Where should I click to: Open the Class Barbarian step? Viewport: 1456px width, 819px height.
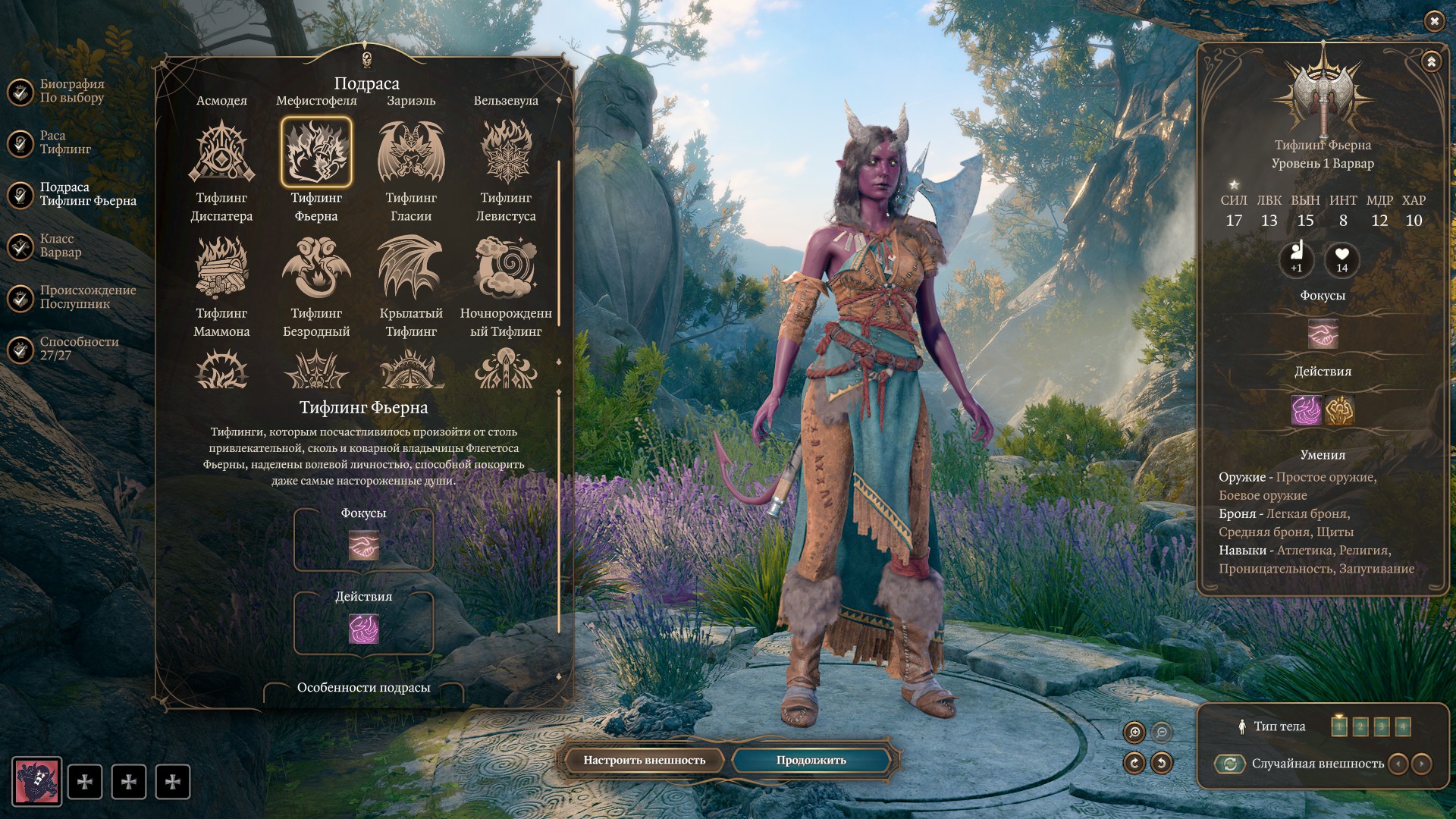point(60,246)
